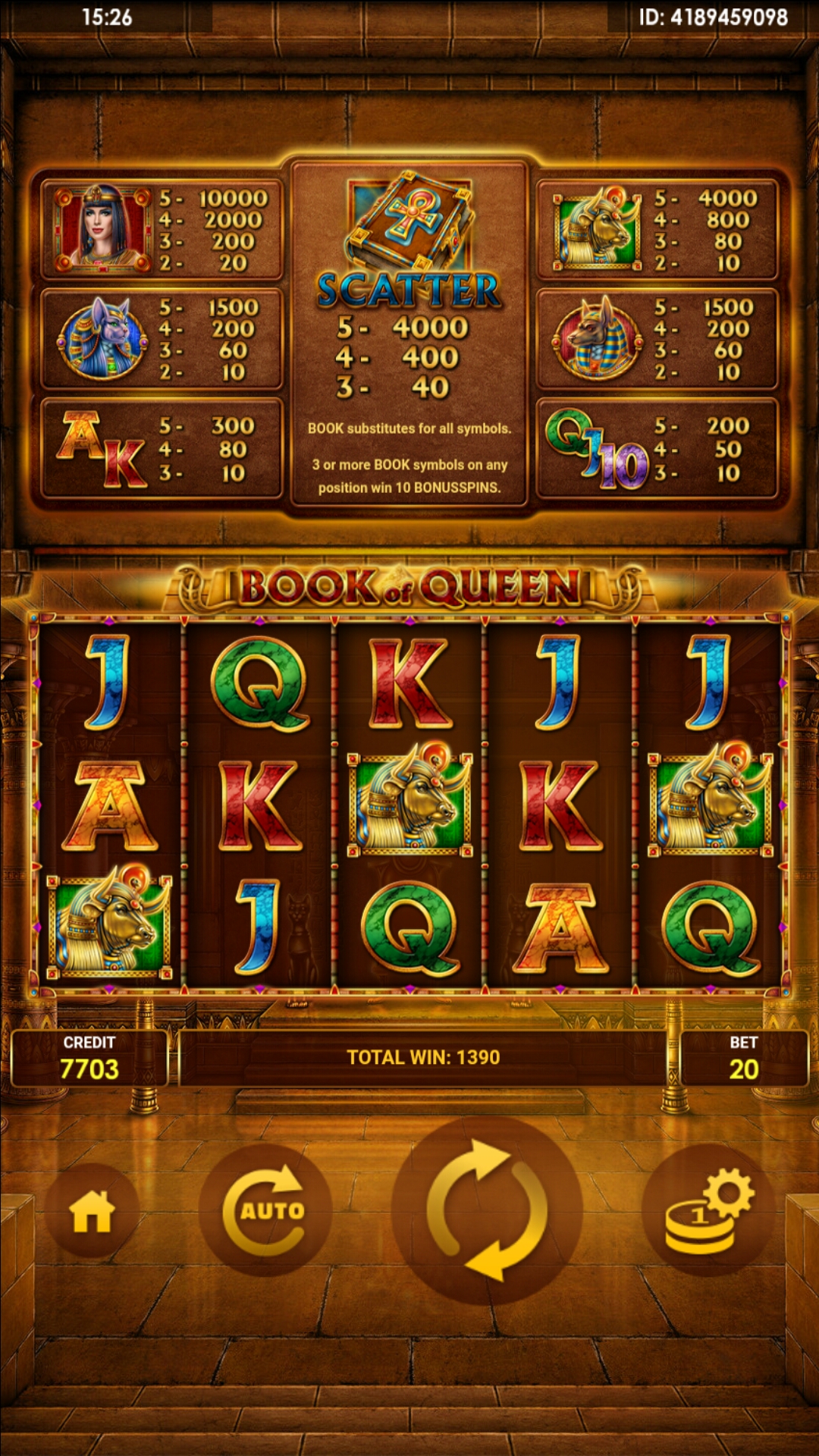Spin the reels with the circular arrows button
This screenshot has width=819, height=1456.
point(487,1210)
